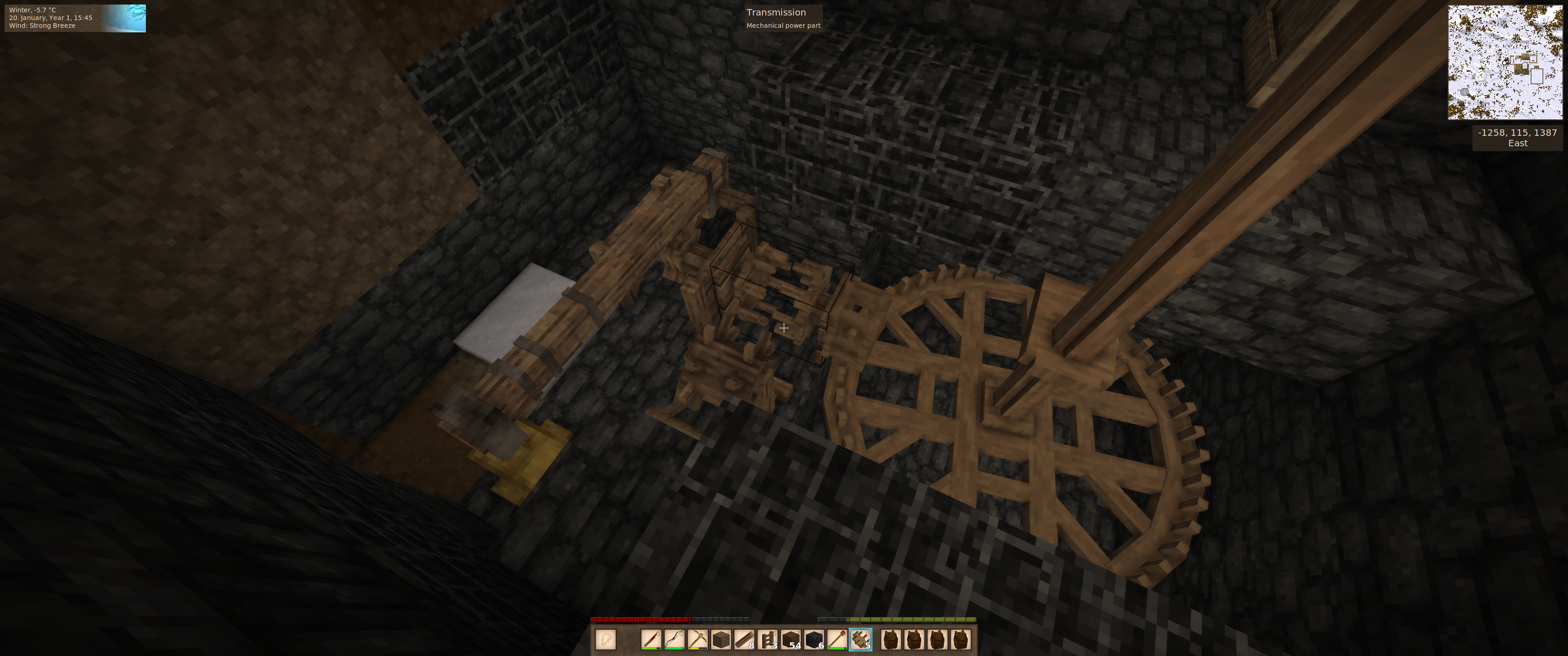The width and height of the screenshot is (1568, 656).
Task: Choose the highlighted transmission stack of 5
Action: click(860, 640)
